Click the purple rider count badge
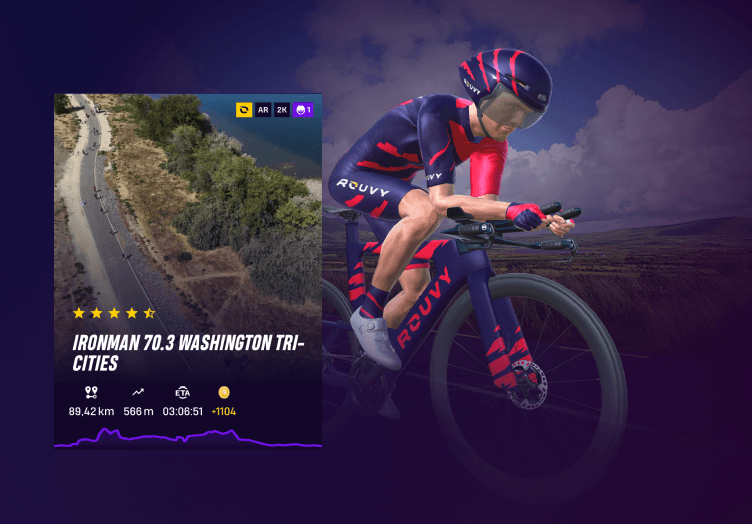This screenshot has width=752, height=524. [x=303, y=110]
